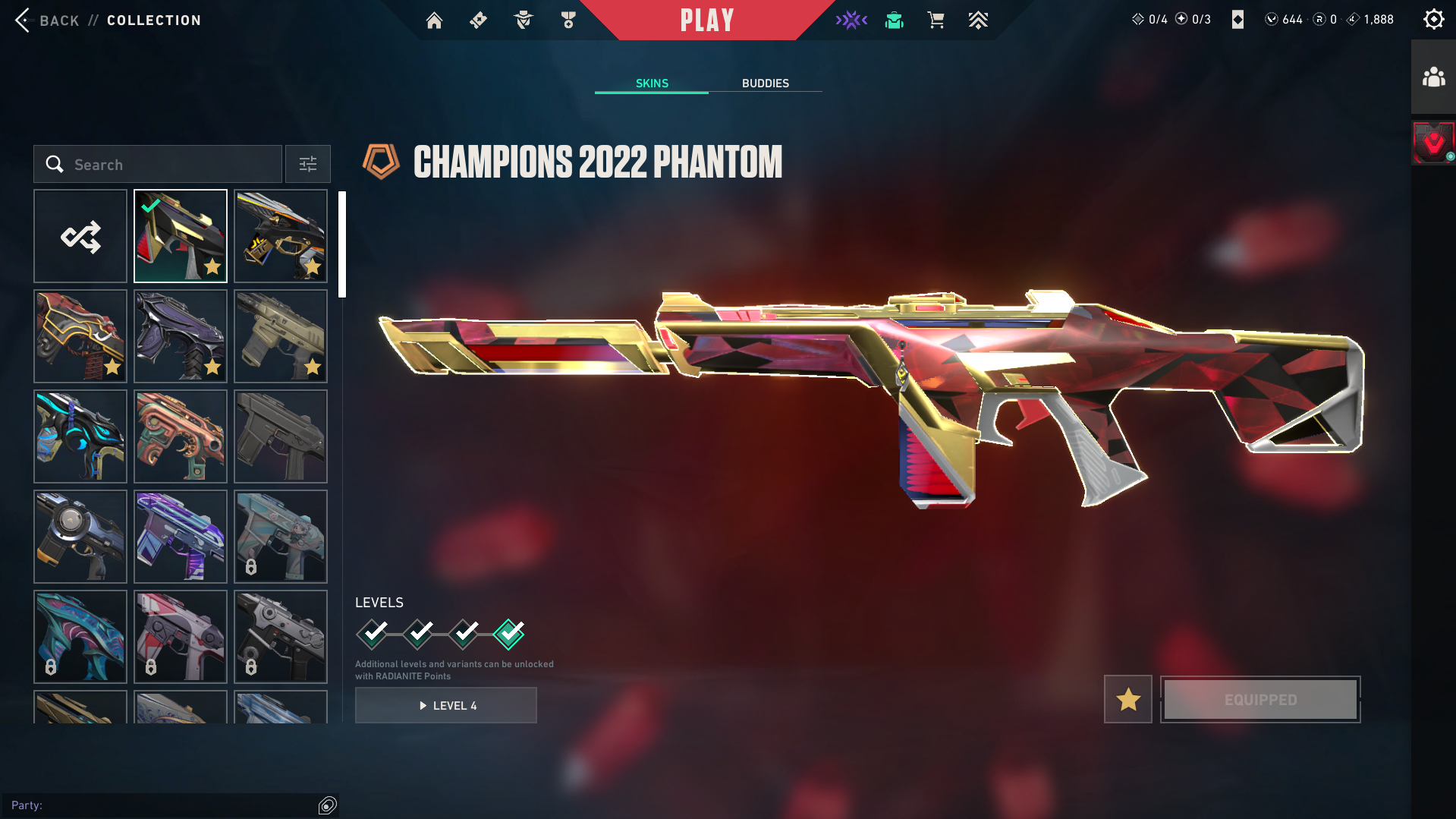This screenshot has height=819, width=1456.
Task: Toggle the favorite star button
Action: pyautogui.click(x=1128, y=700)
